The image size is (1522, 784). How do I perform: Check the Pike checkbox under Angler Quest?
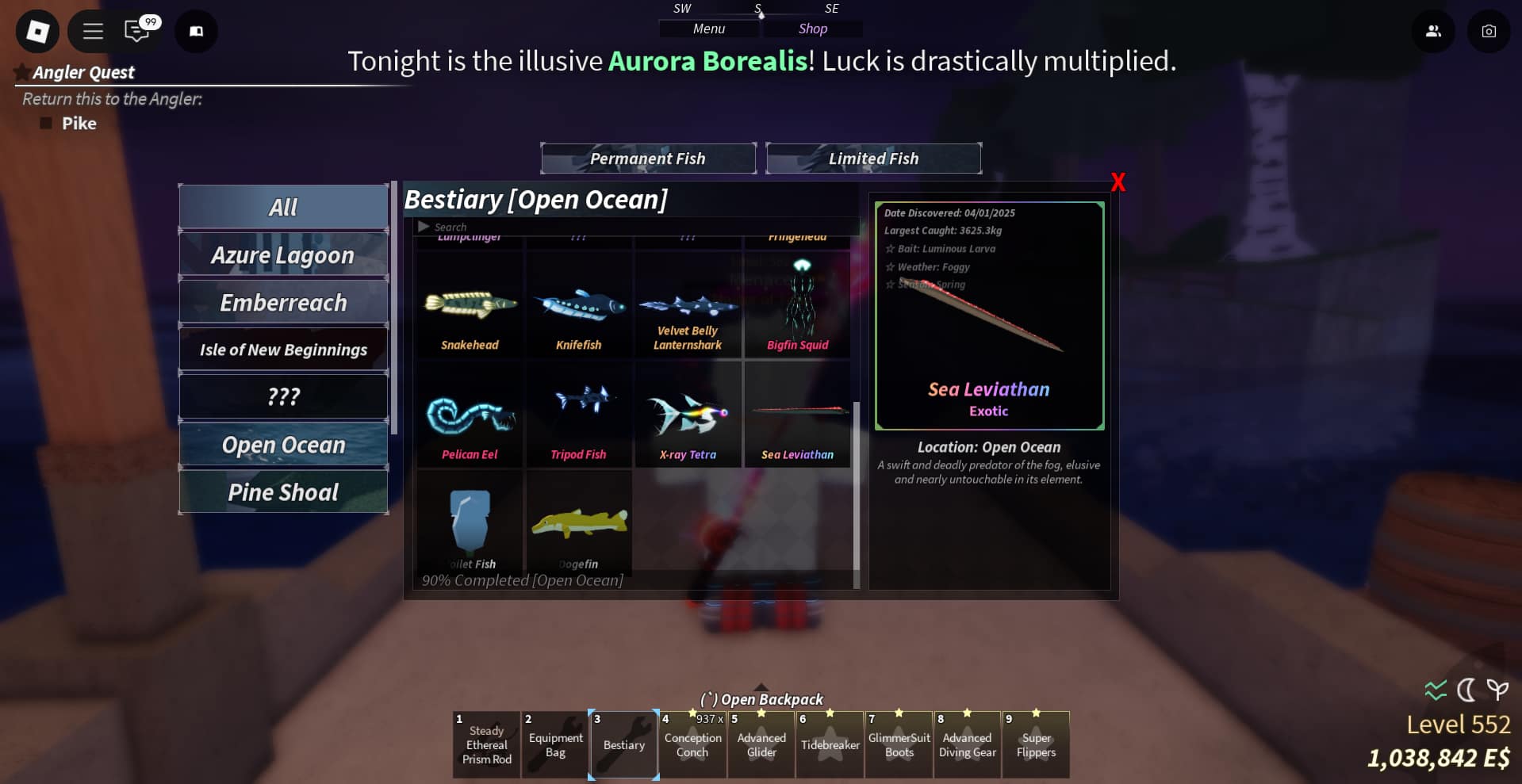tap(47, 123)
